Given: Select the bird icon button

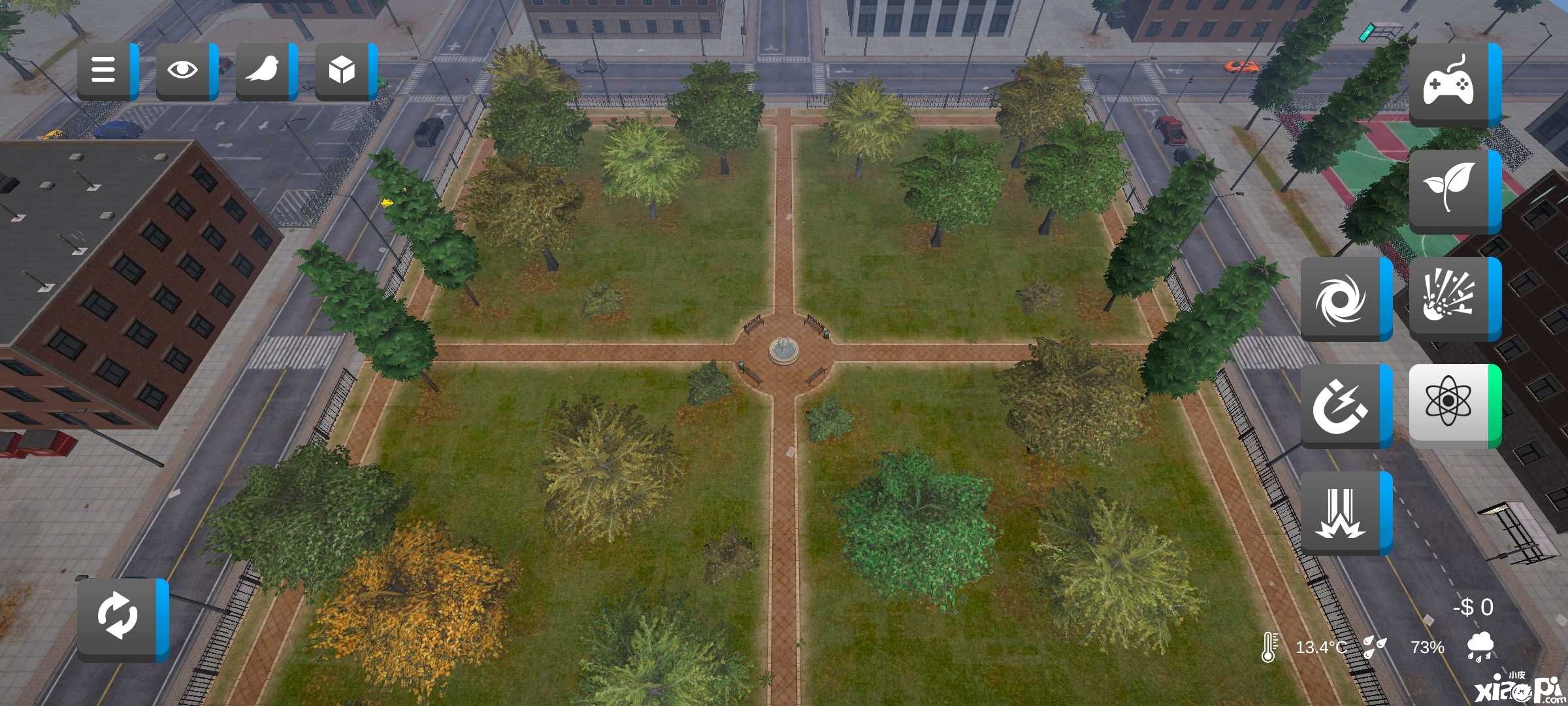Looking at the screenshot, I should coord(264,70).
